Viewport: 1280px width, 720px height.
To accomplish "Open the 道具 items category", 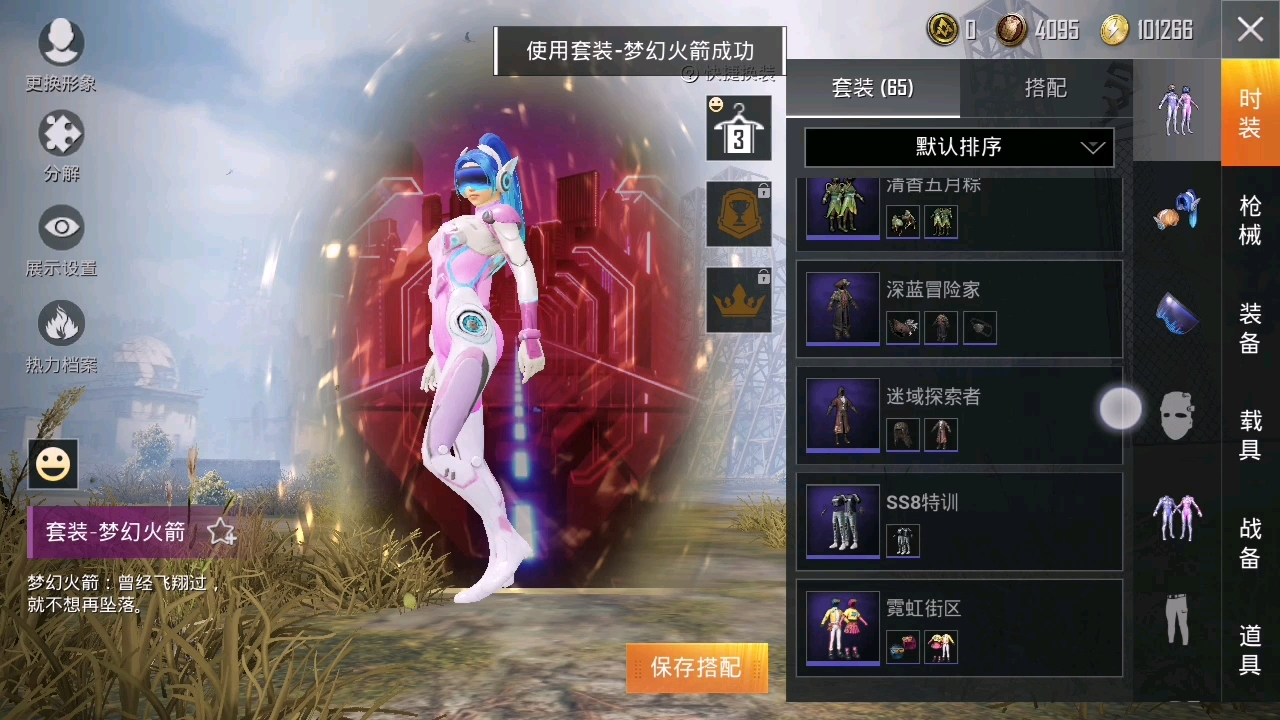I will 1250,649.
